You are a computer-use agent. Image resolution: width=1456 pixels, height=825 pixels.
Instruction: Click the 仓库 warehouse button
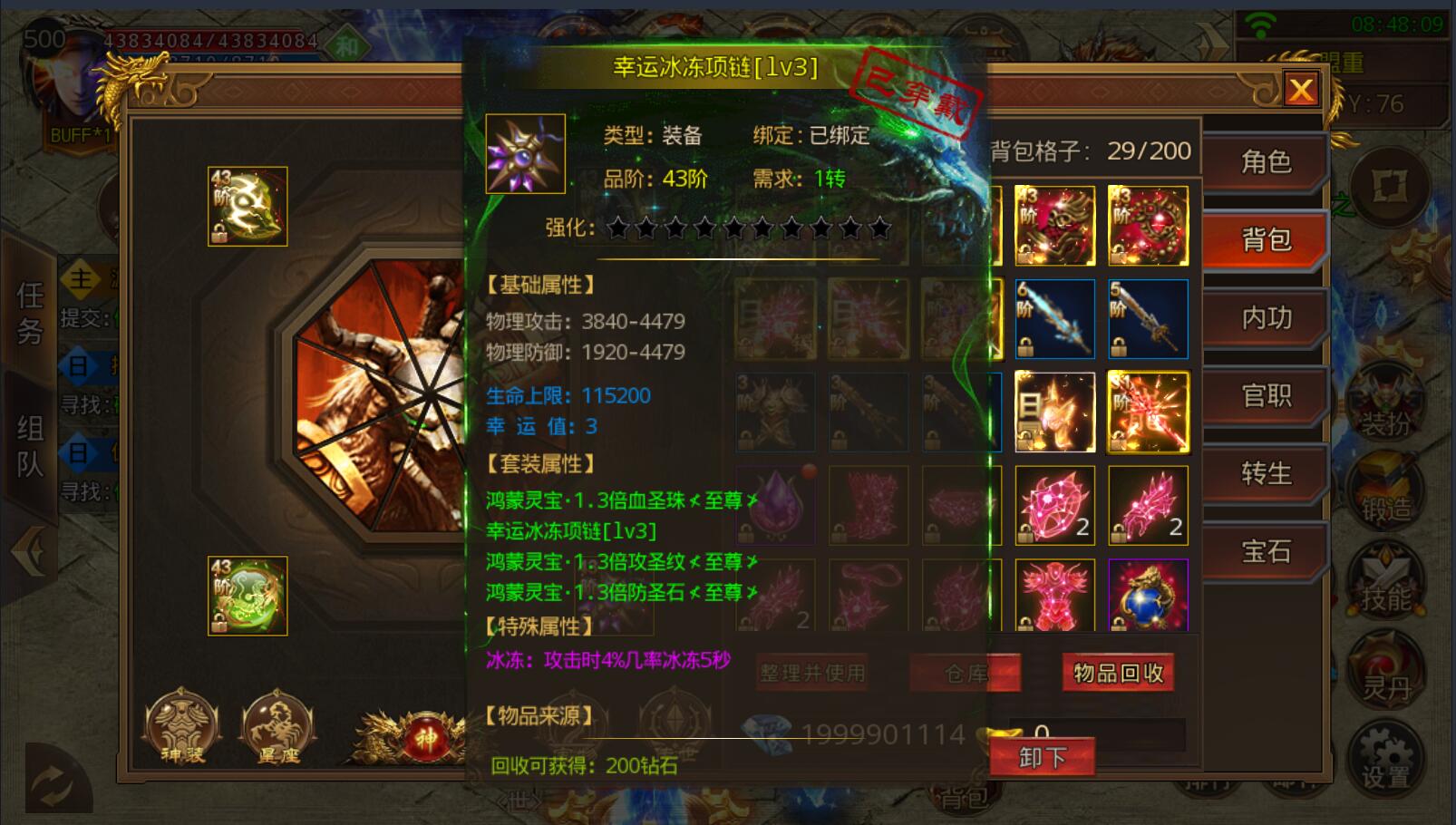pyautogui.click(x=966, y=673)
